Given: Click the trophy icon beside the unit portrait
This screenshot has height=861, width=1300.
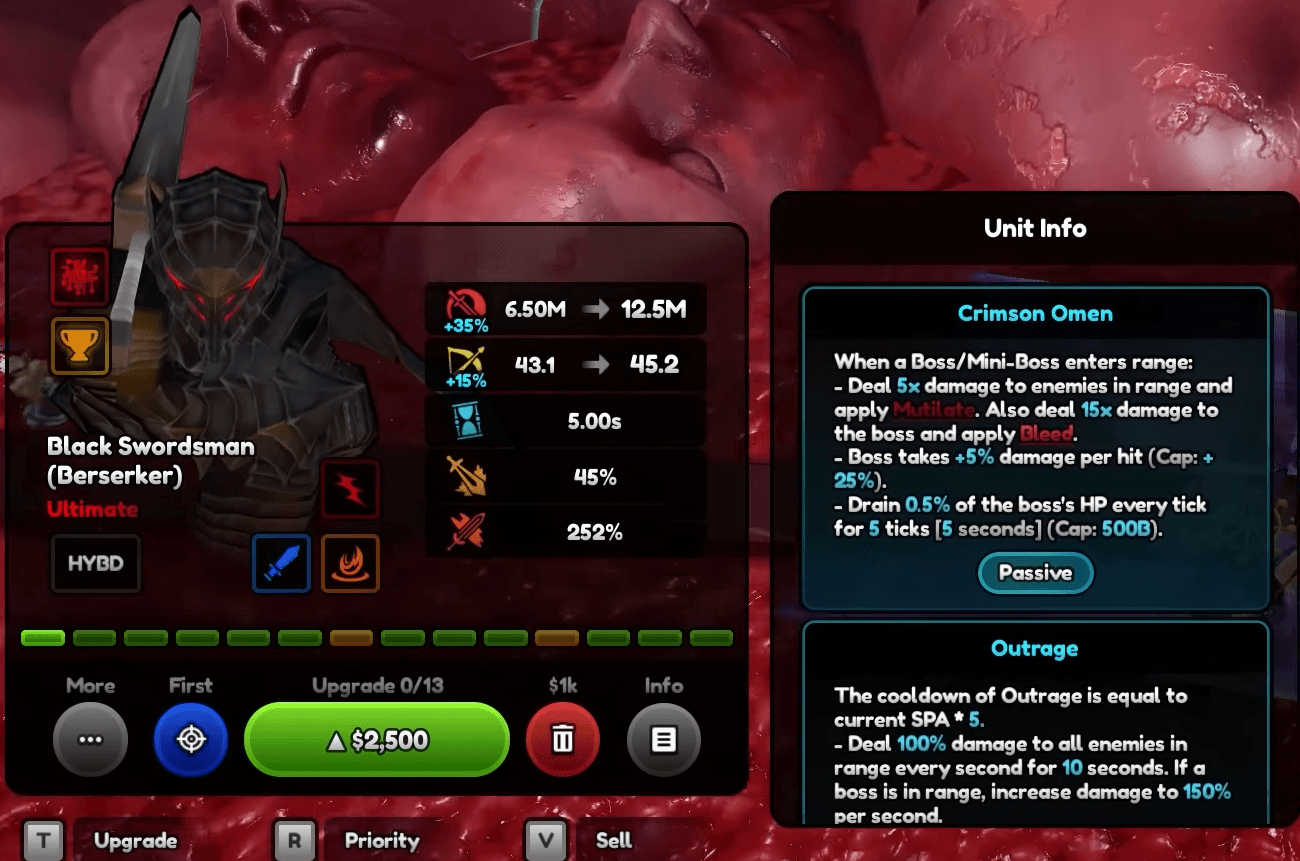Looking at the screenshot, I should pos(80,345).
